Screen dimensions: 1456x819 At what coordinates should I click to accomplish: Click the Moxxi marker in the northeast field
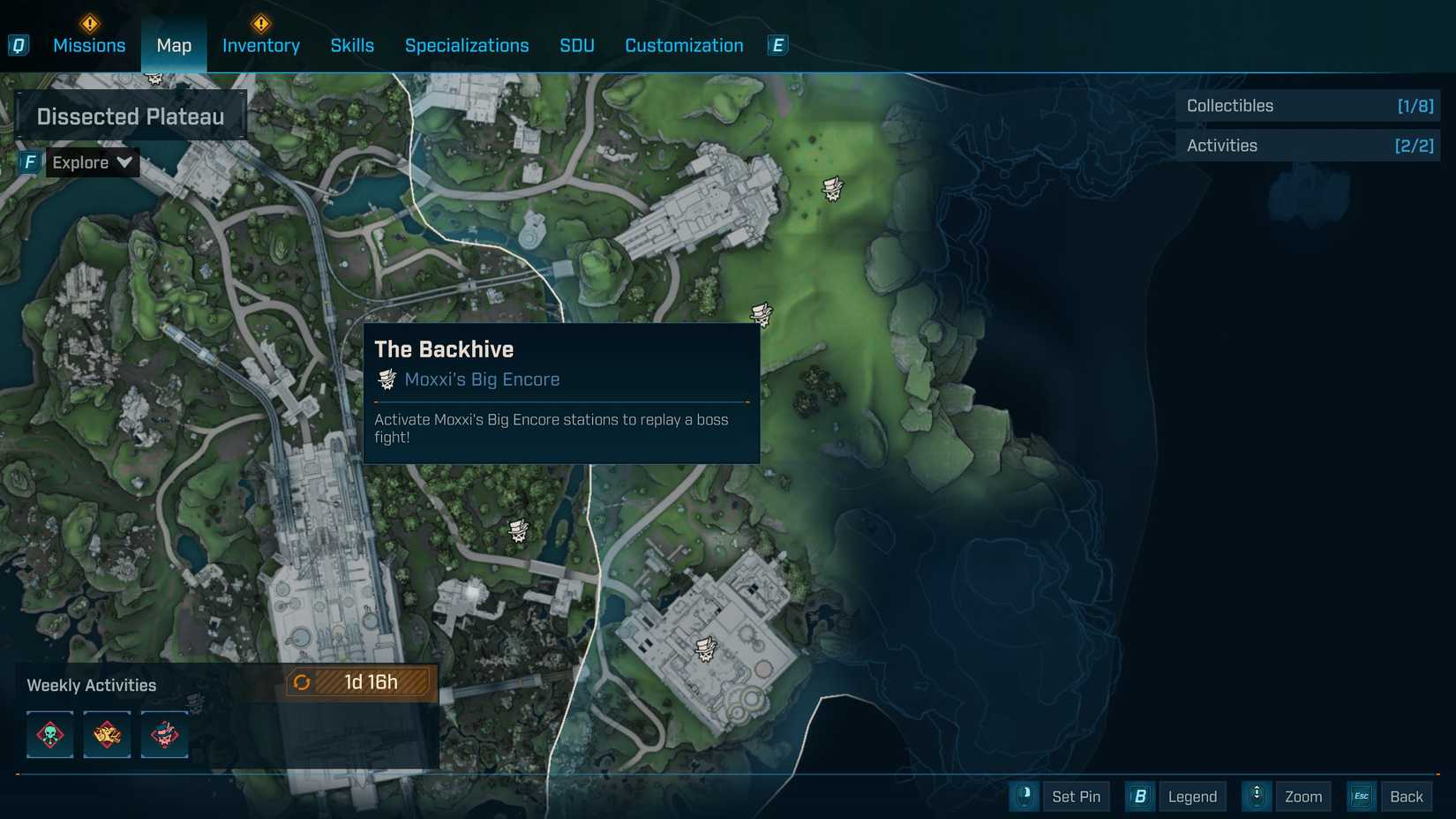point(832,188)
